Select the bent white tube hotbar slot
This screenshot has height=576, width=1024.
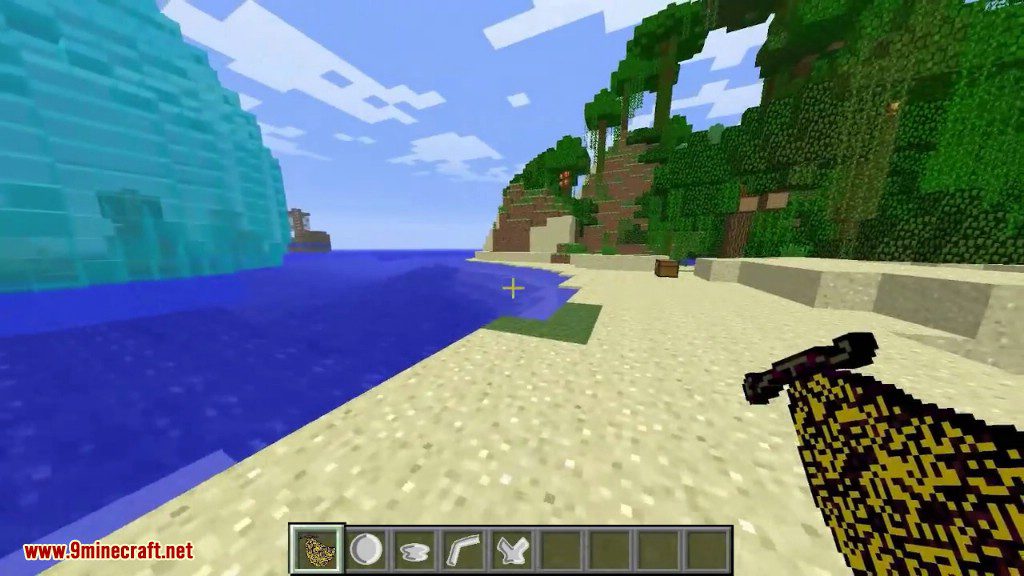point(462,549)
